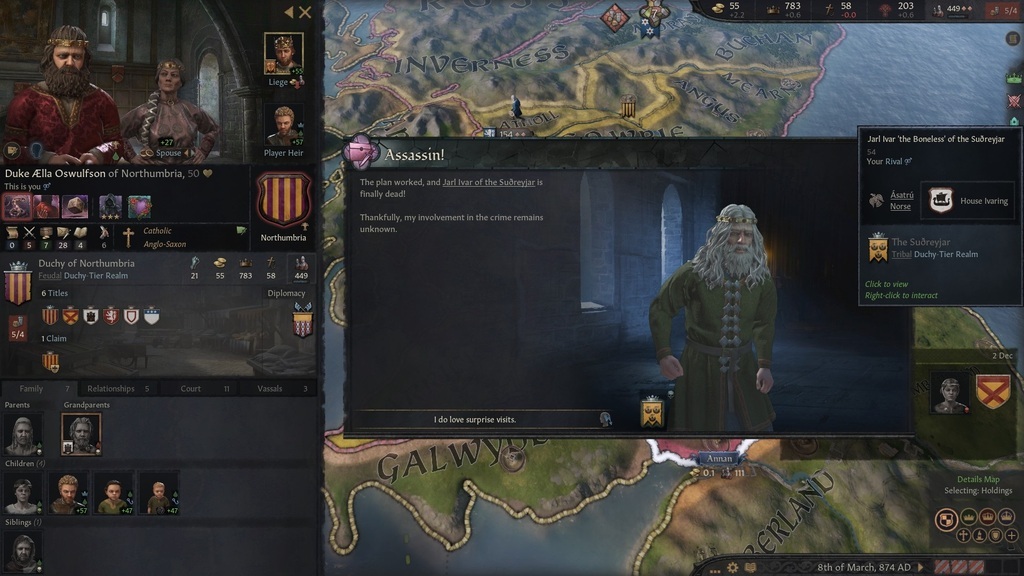Show the Court tab
1024x576 pixels.
[190, 388]
